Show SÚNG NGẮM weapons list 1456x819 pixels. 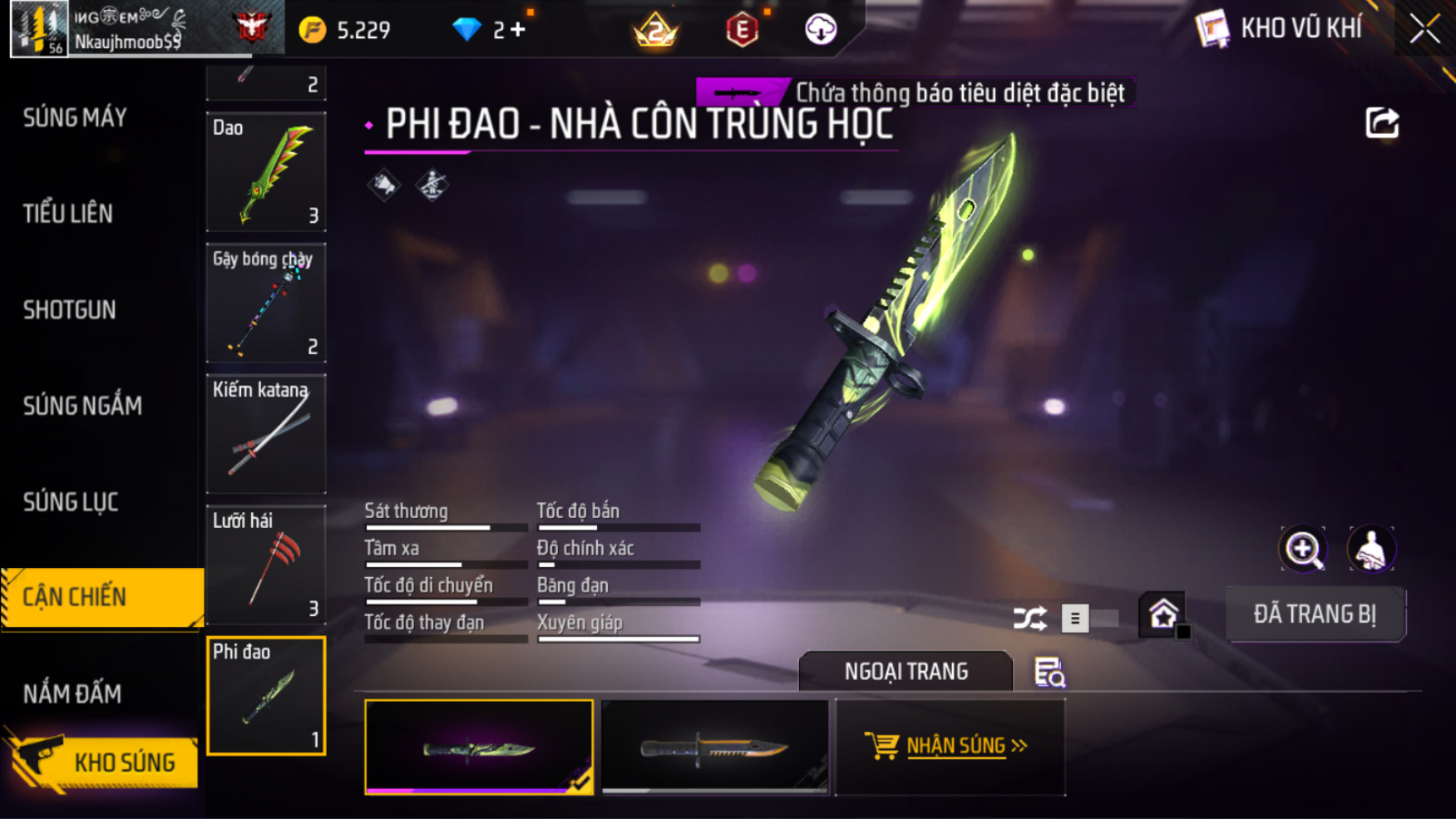tap(82, 406)
